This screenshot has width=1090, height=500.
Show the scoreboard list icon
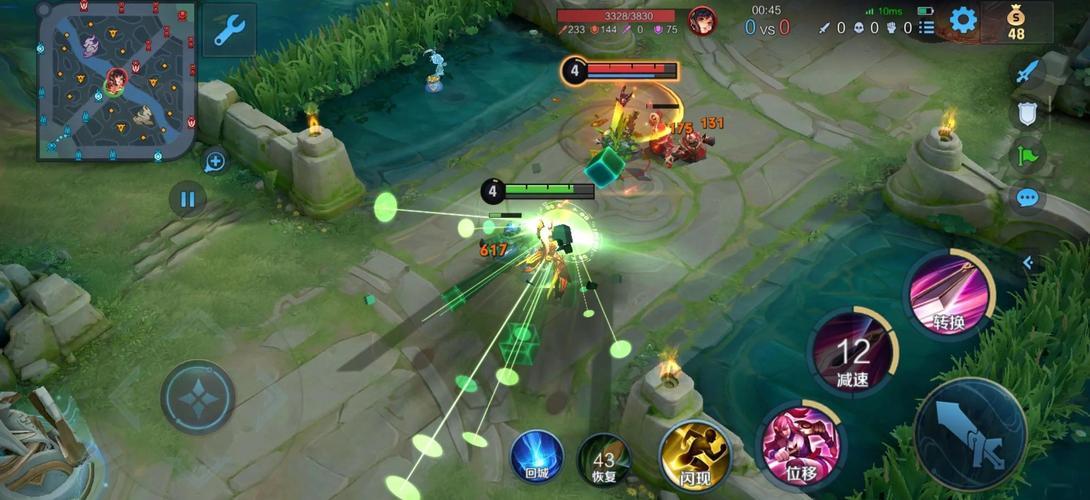(x=927, y=28)
